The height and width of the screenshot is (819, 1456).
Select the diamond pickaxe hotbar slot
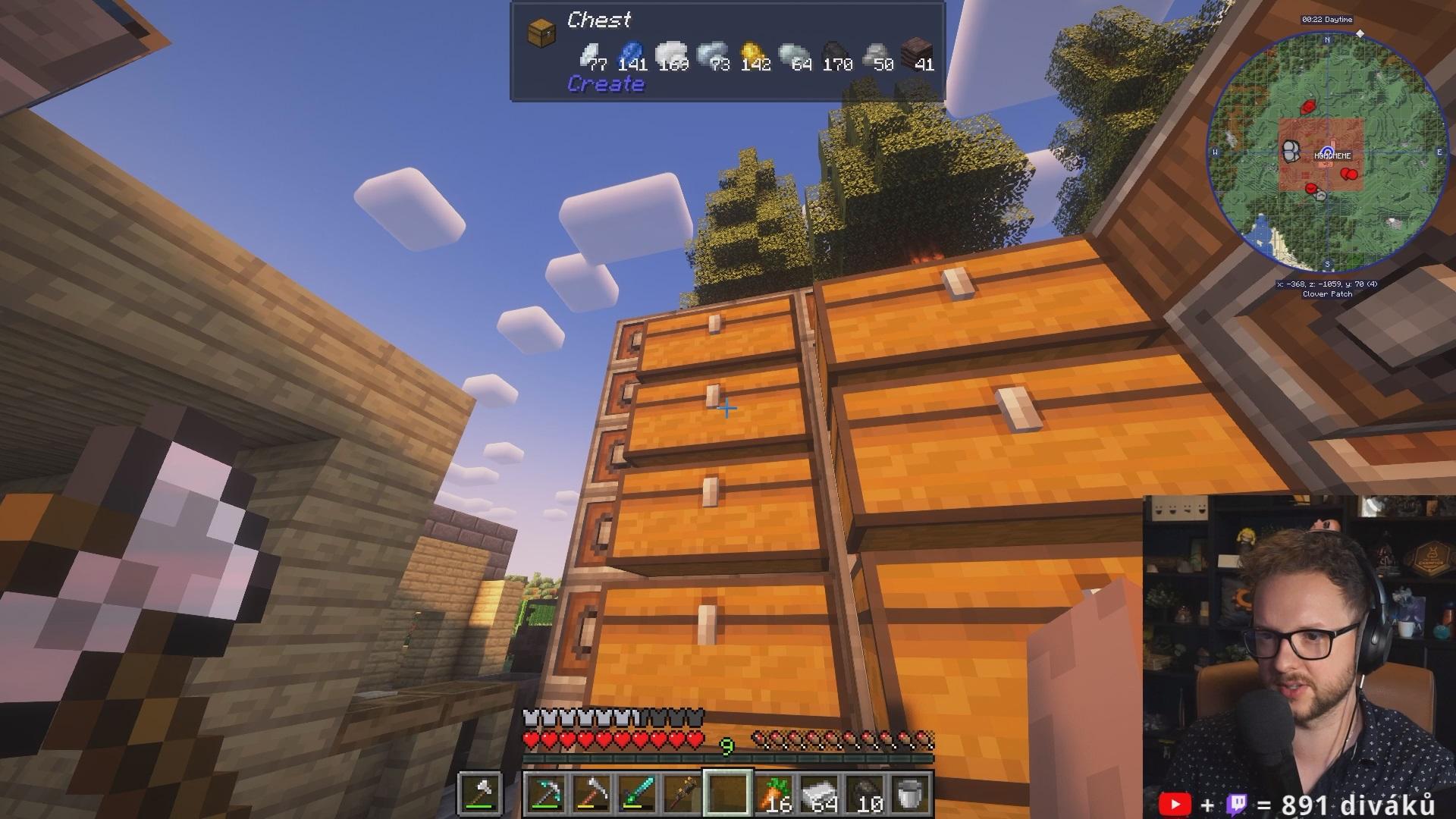pyautogui.click(x=546, y=794)
